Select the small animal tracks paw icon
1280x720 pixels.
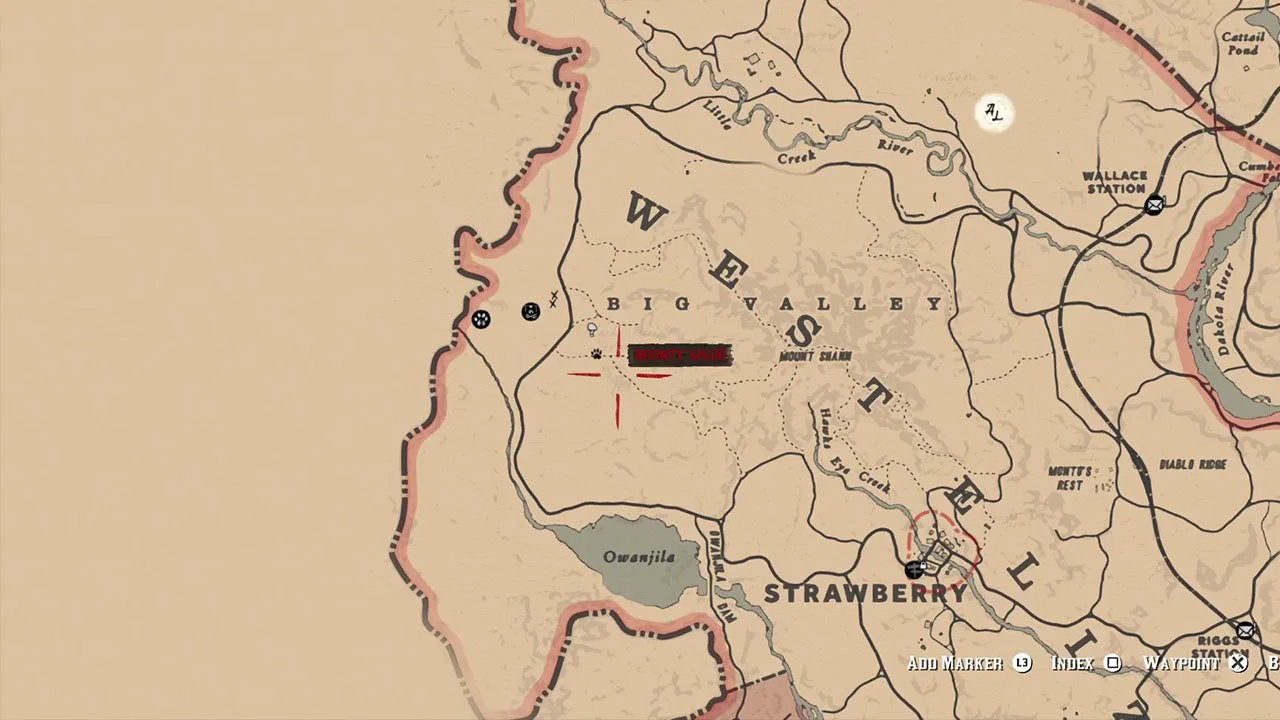click(596, 354)
